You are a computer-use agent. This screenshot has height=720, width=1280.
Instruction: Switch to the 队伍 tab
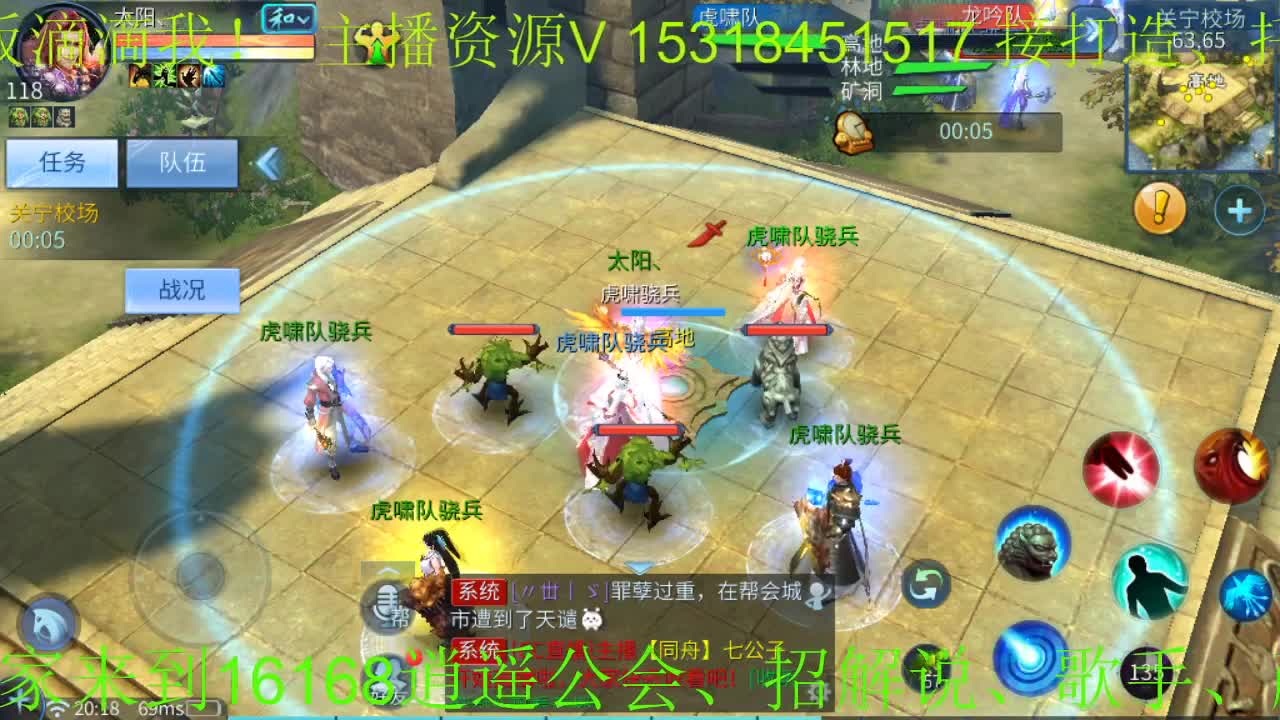[183, 163]
